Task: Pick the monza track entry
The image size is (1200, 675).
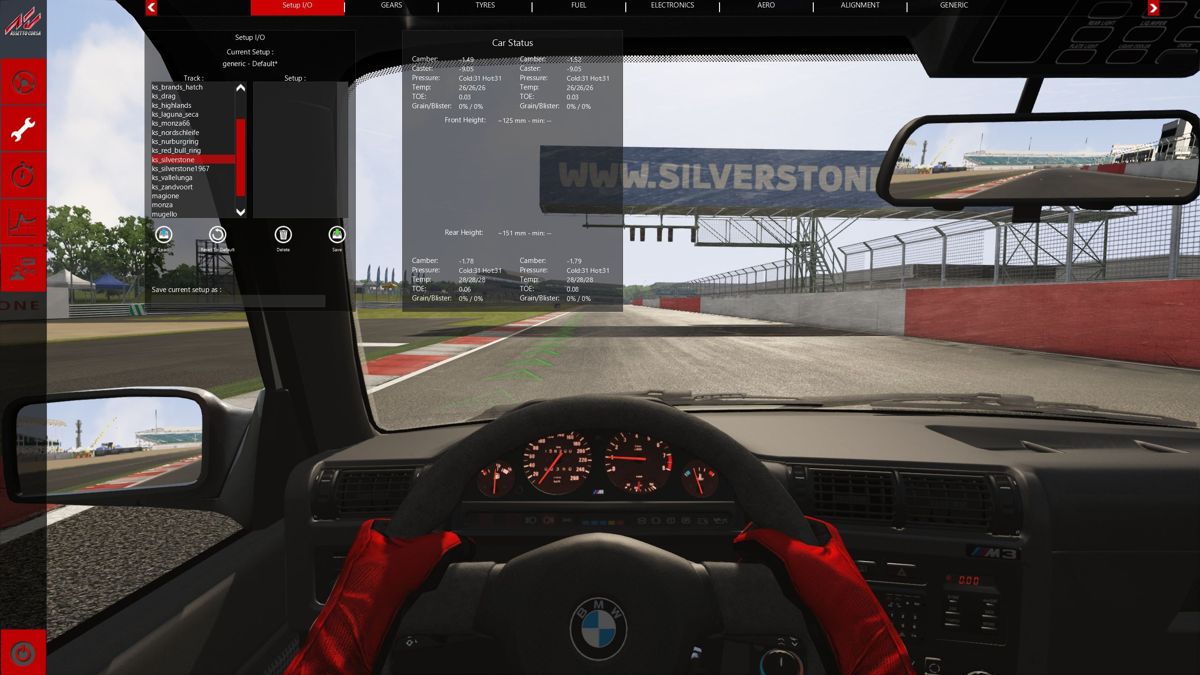Action: pos(164,205)
